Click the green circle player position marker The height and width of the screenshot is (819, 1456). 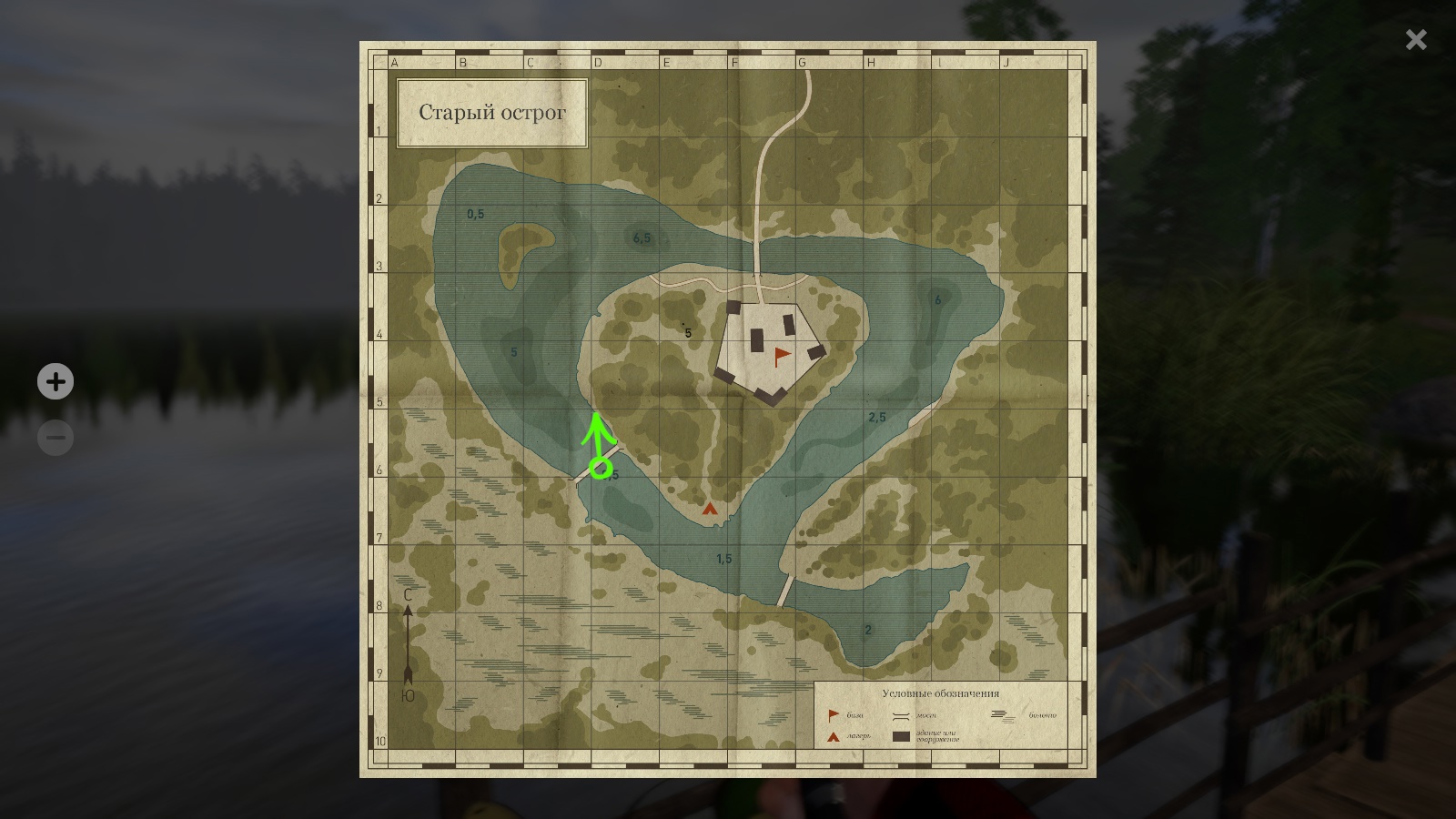click(600, 469)
